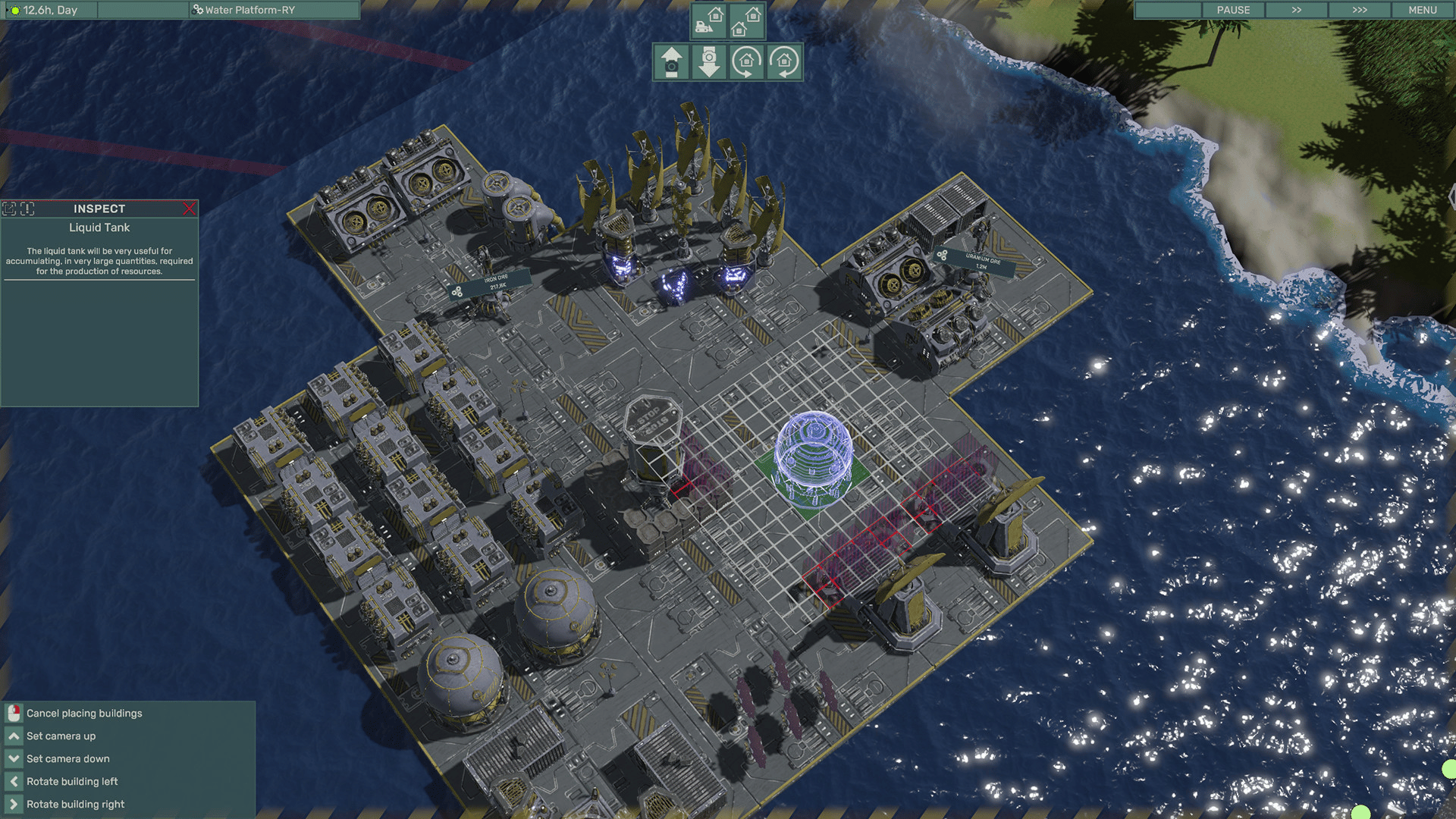Open the MENU
1456x819 pixels.
pyautogui.click(x=1422, y=10)
